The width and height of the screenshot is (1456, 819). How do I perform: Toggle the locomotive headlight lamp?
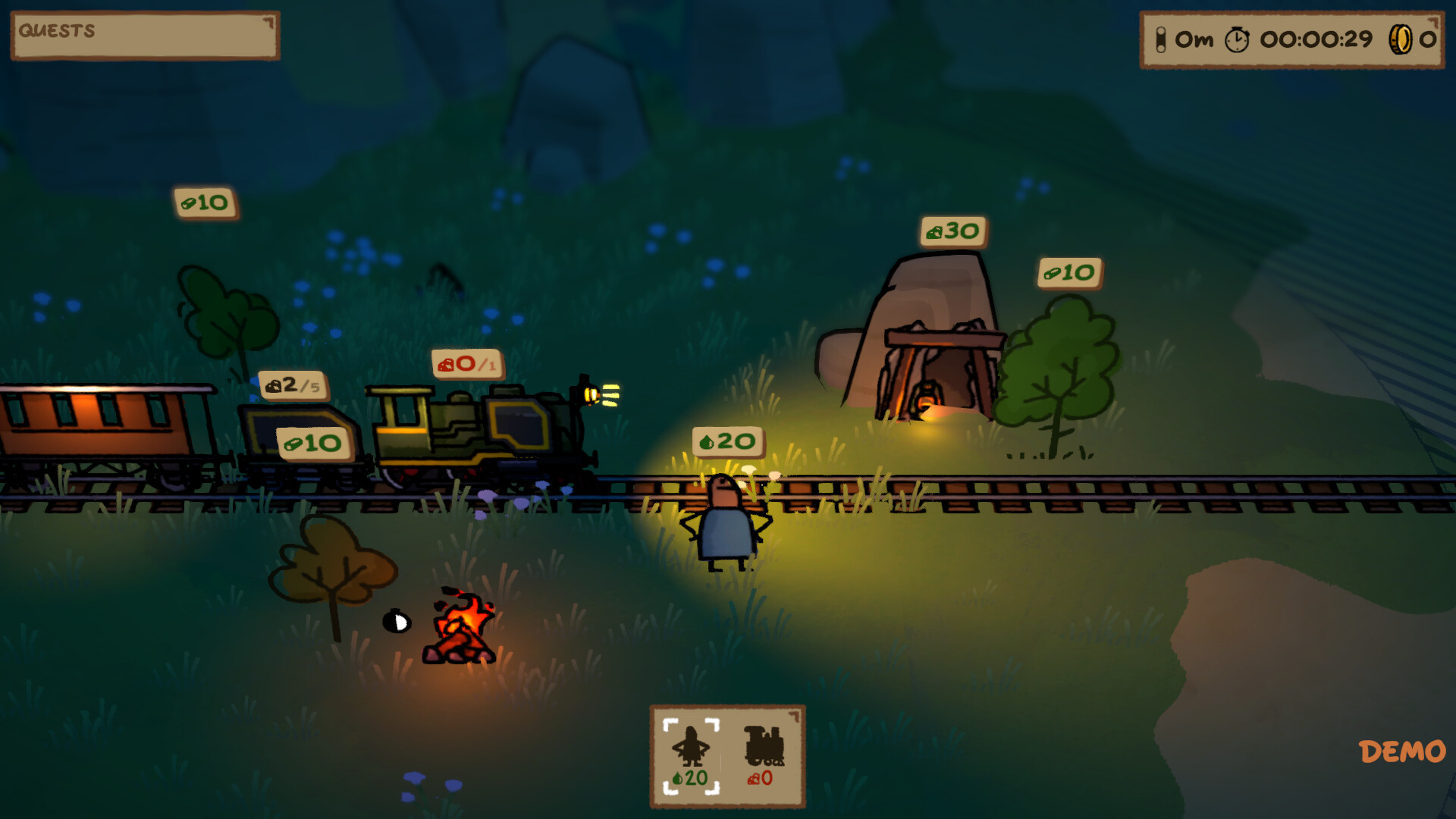click(590, 396)
